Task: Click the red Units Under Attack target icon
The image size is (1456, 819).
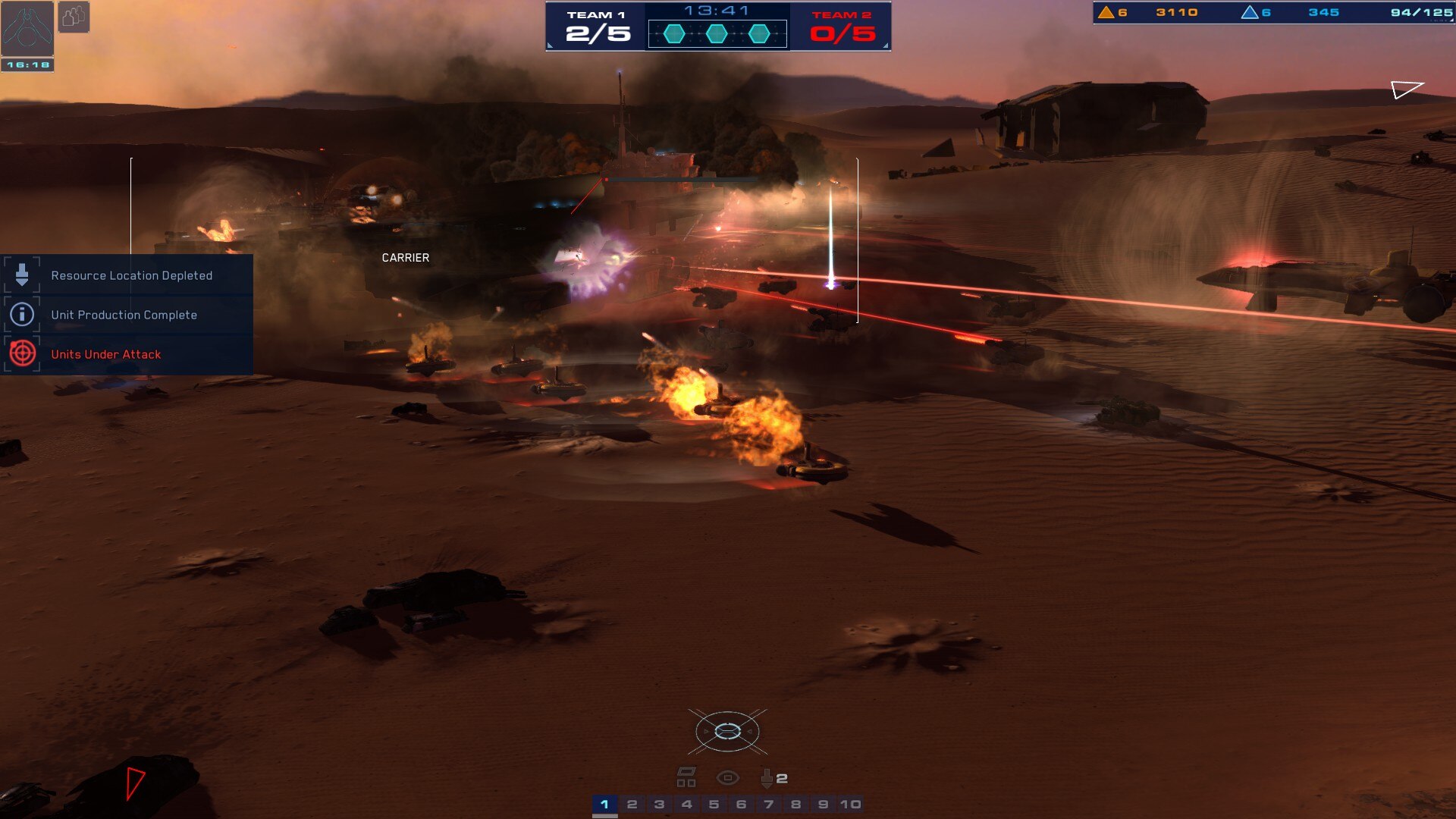Action: 21,353
